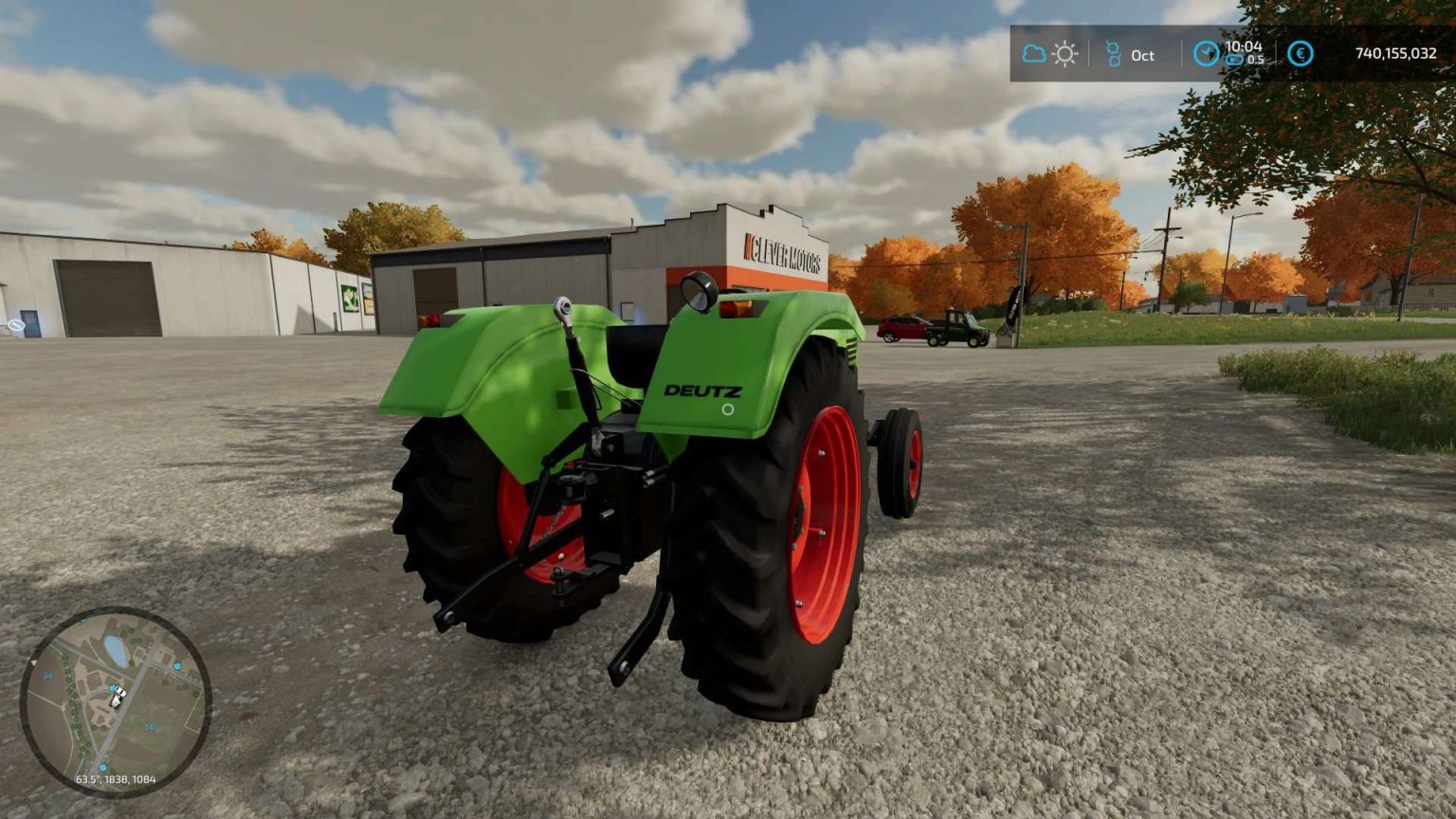Click the player vehicle marker on the minimap

point(116,699)
